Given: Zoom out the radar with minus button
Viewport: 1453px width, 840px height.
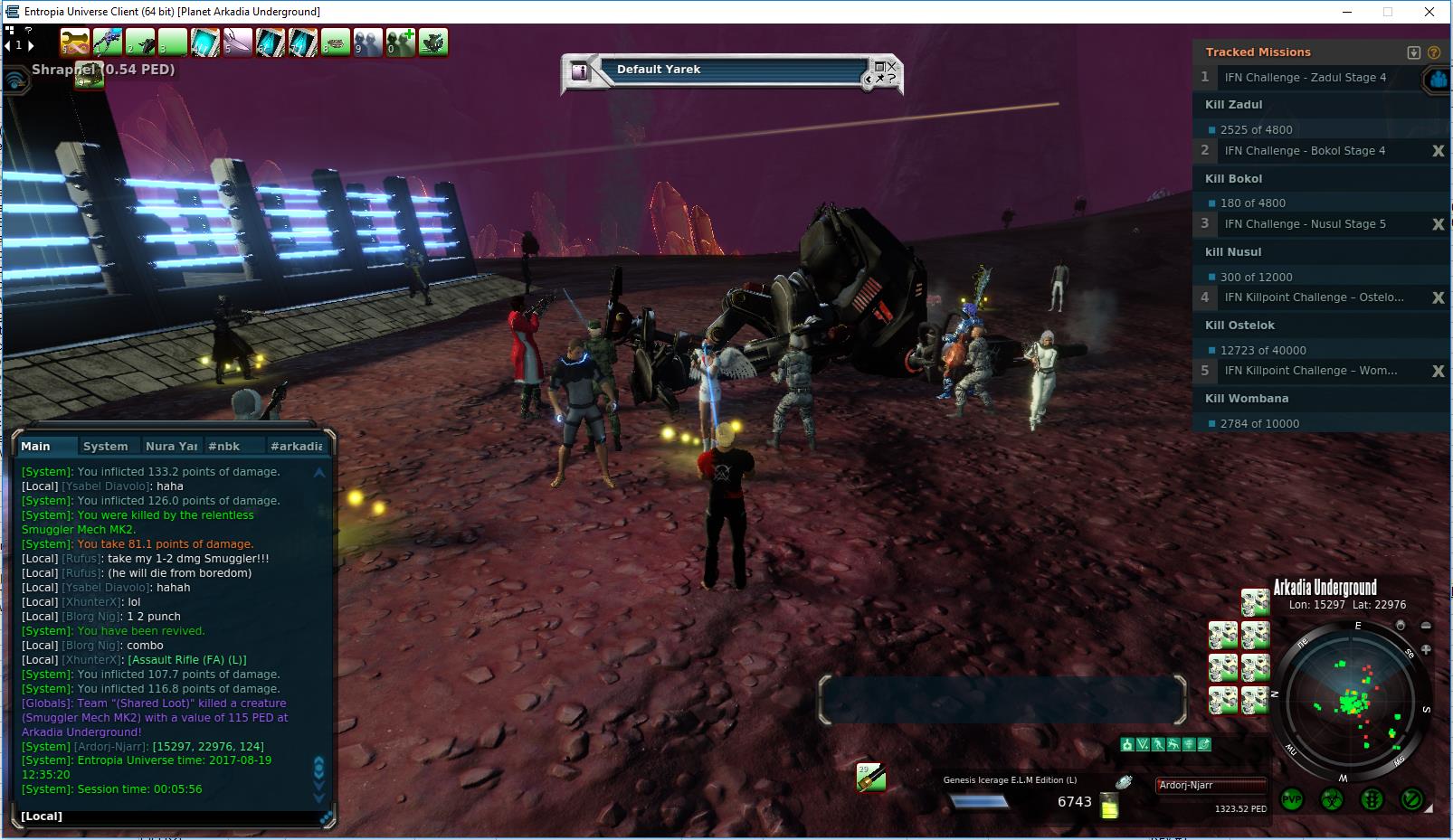Looking at the screenshot, I should (1427, 626).
